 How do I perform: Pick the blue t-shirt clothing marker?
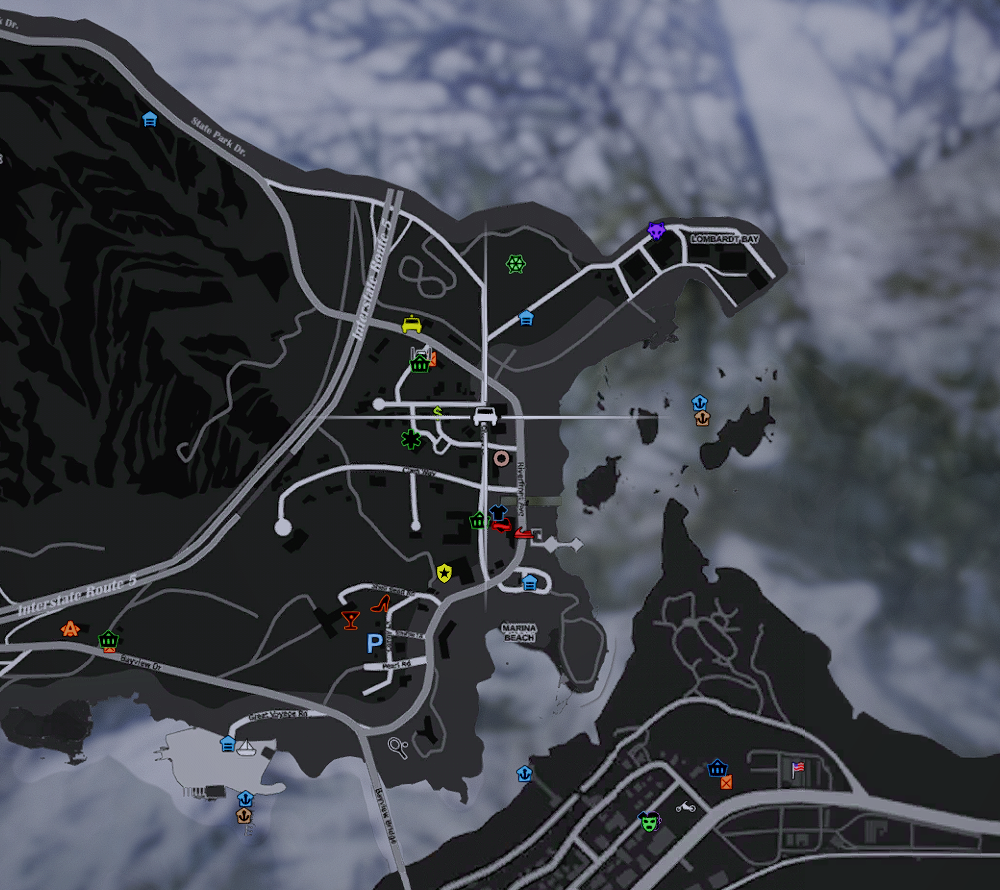coord(498,512)
